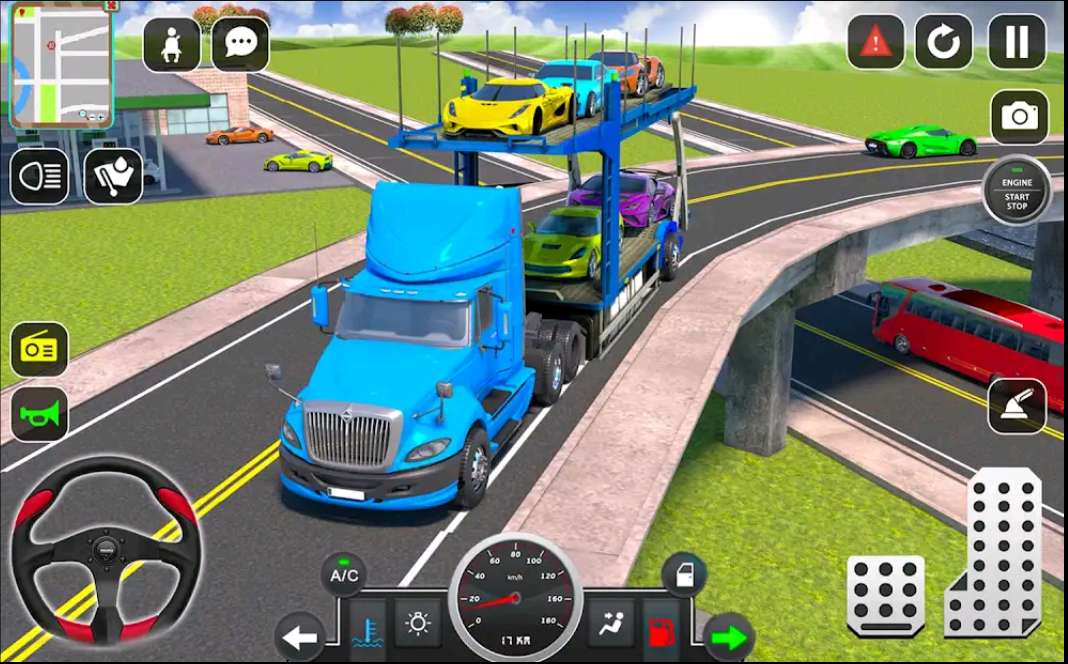
Task: Shift gears with the gear lever icon
Action: click(1017, 406)
